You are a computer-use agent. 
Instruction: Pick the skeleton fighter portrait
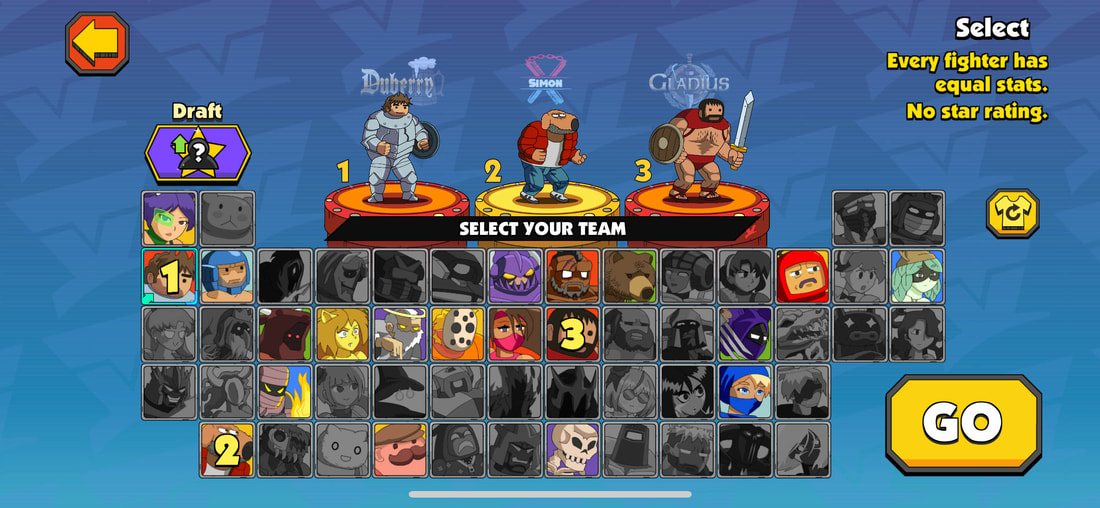pos(572,449)
